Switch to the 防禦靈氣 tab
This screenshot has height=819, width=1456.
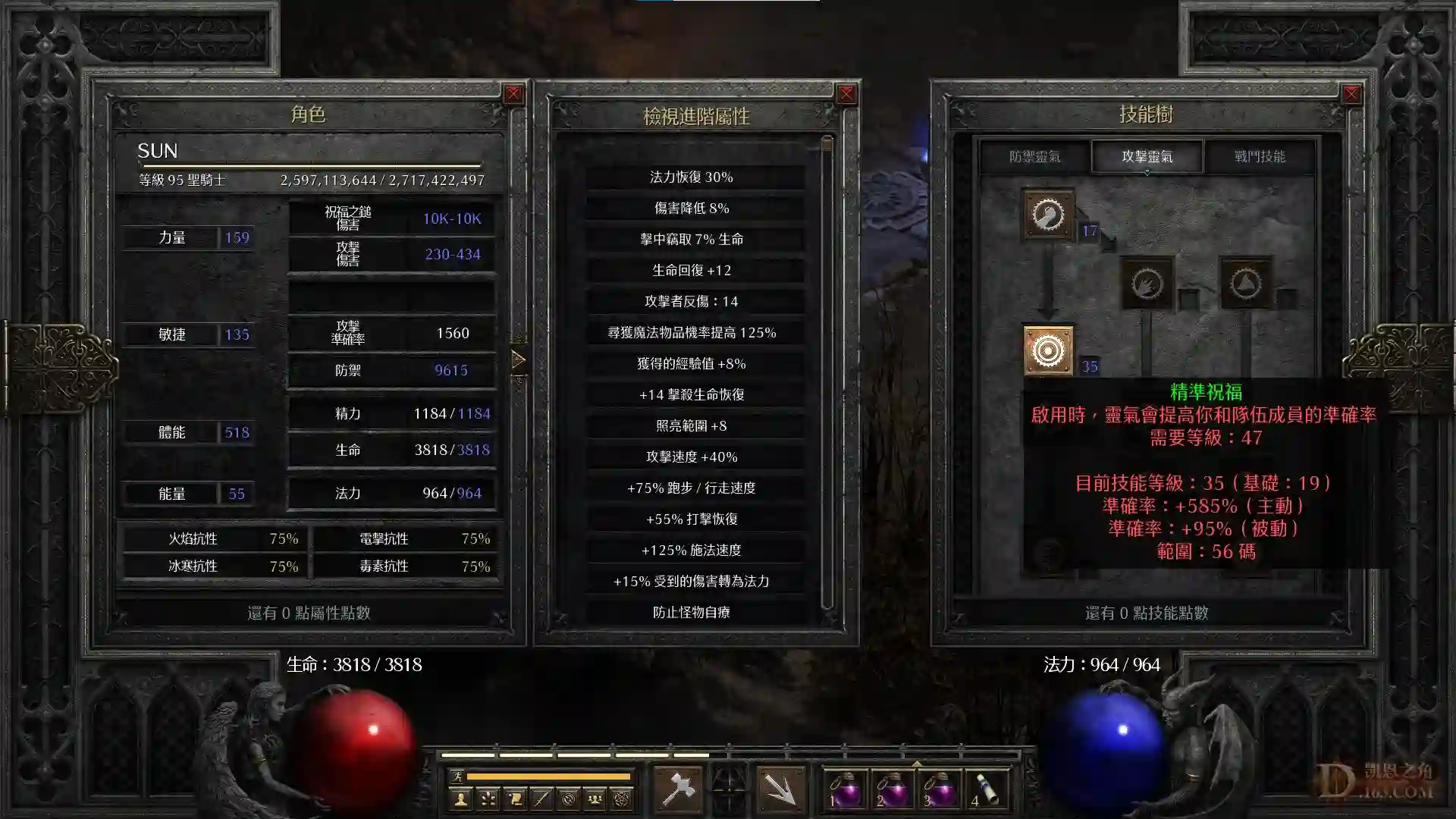(1034, 157)
